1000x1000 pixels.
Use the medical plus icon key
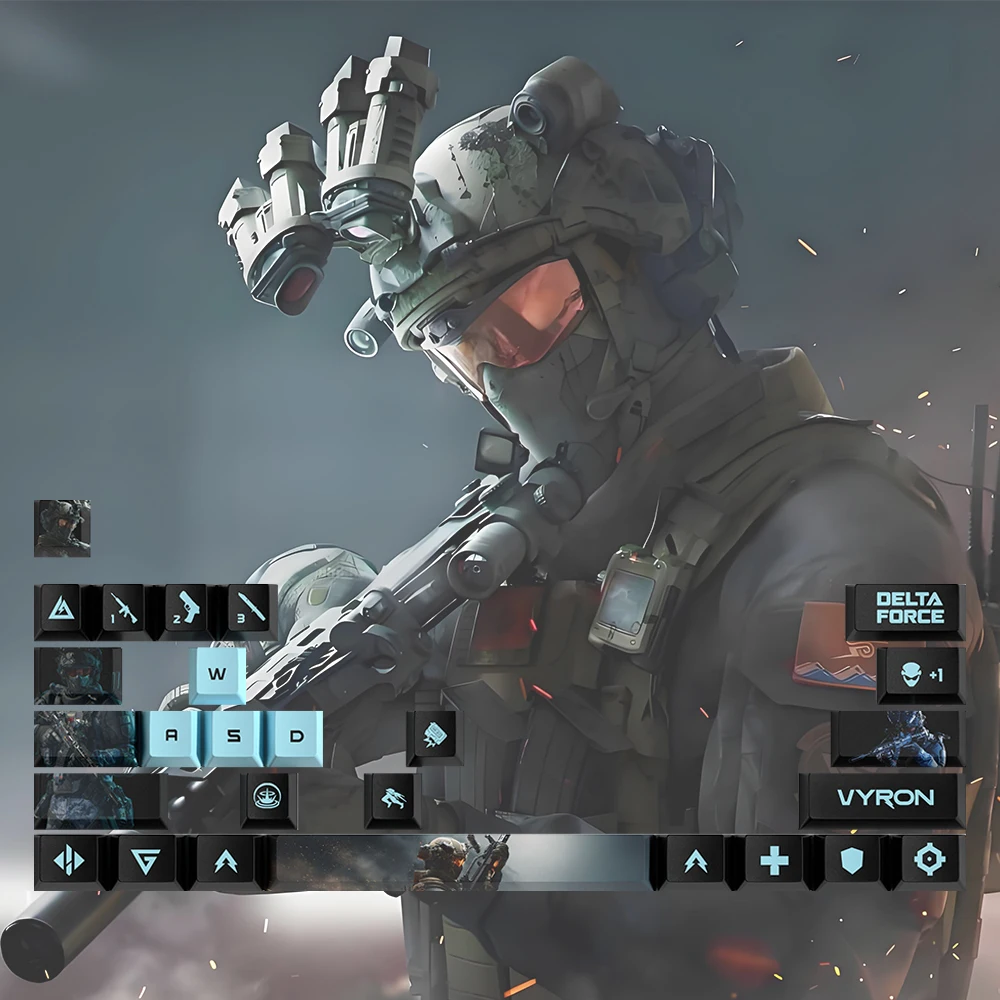coord(775,860)
